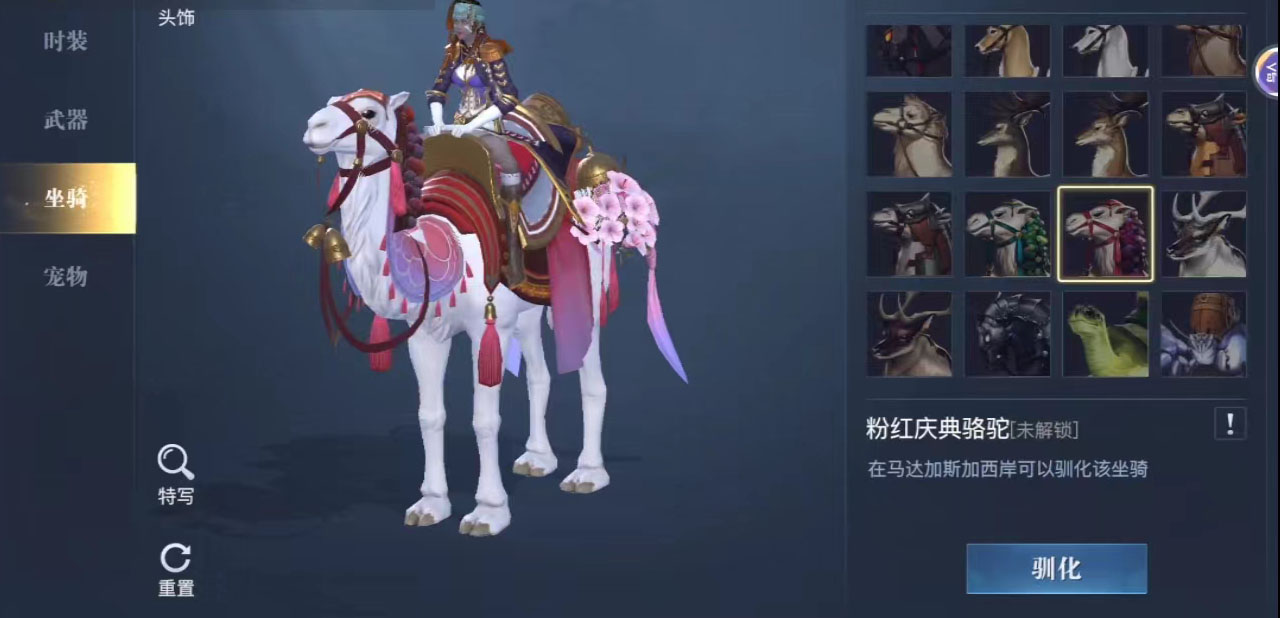
Task: Open the 时装 (outfits) tab
Action: pyautogui.click(x=66, y=42)
